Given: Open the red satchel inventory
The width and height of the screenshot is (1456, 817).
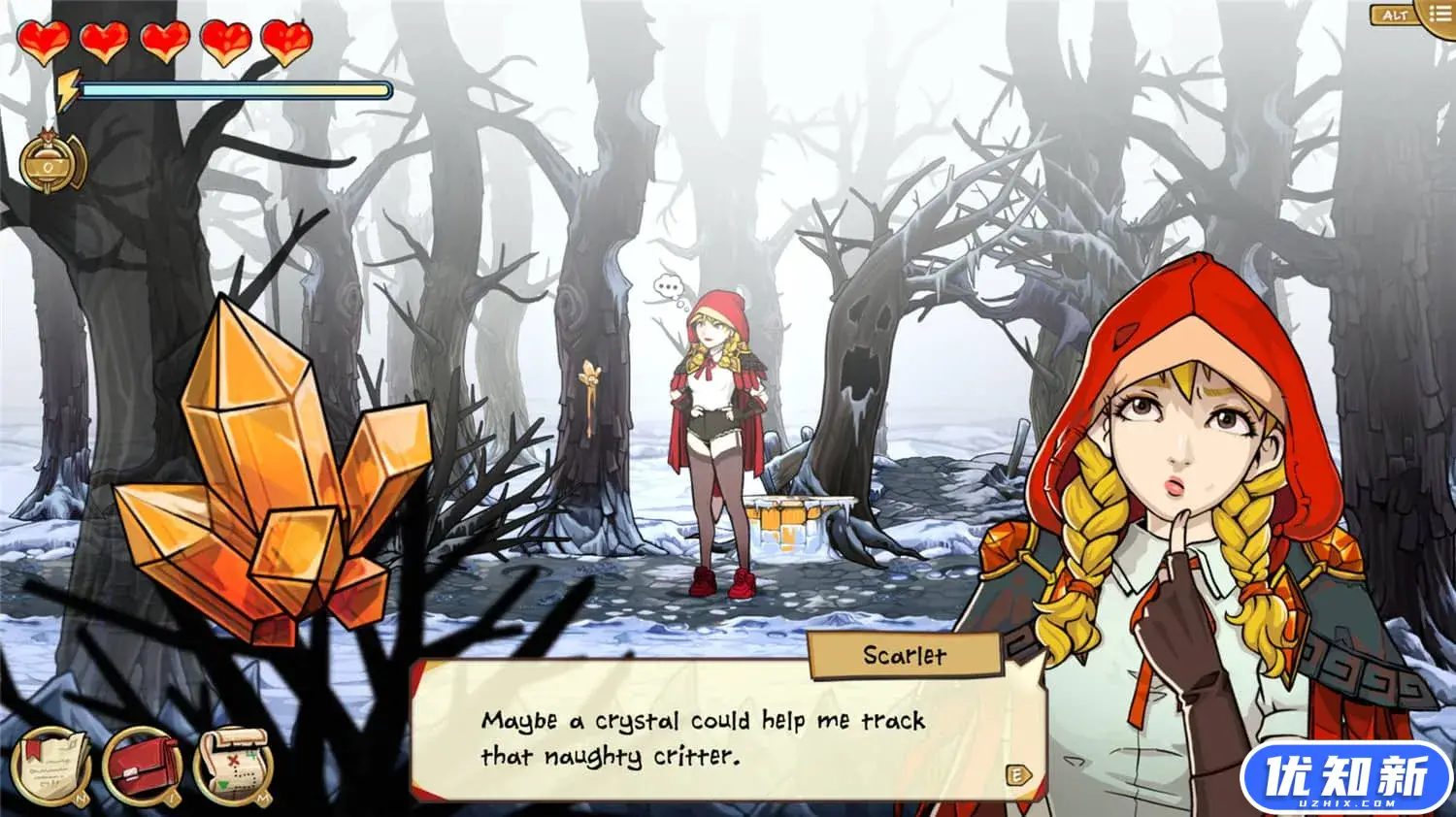Looking at the screenshot, I should click(142, 767).
